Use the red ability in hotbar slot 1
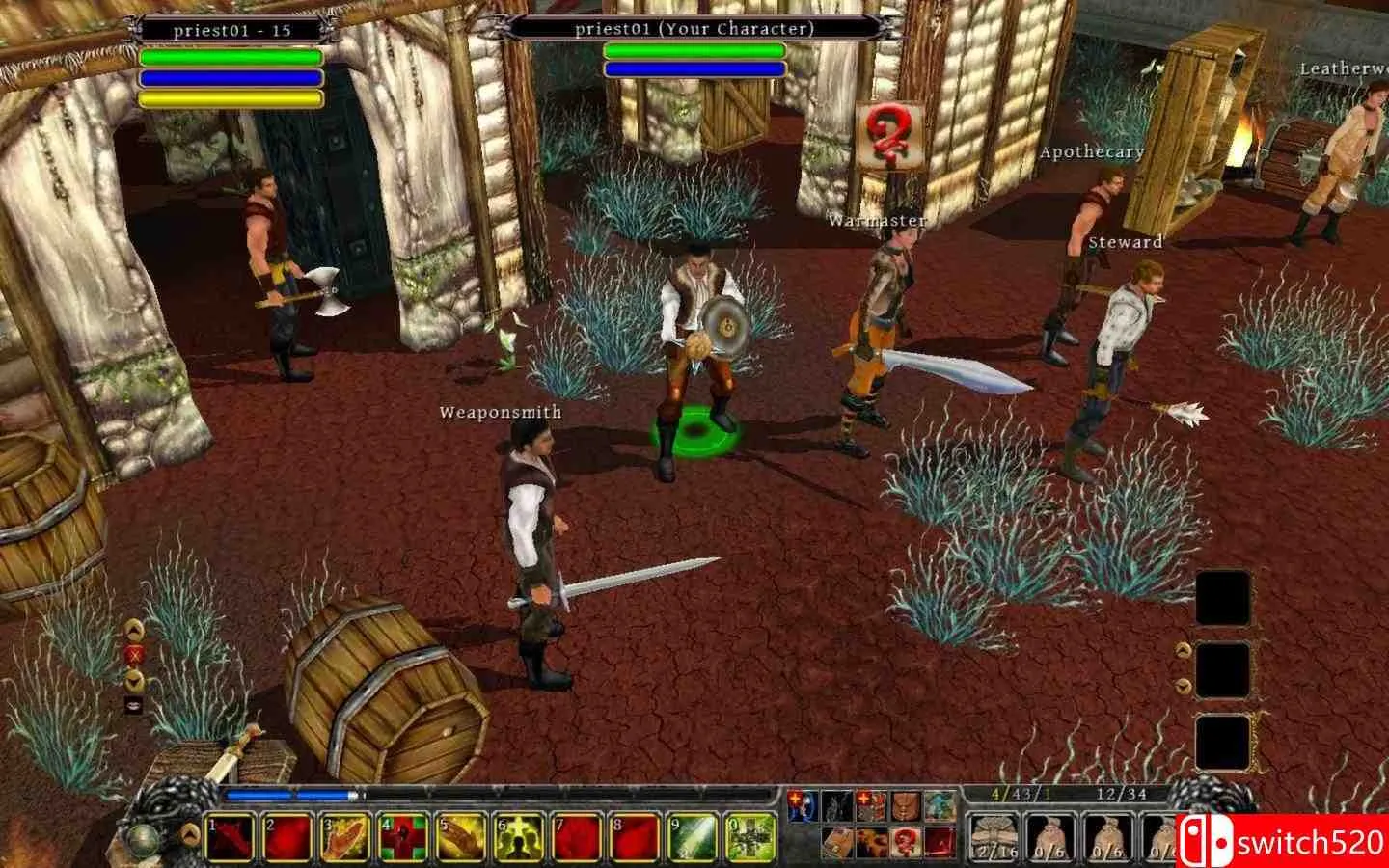Image resolution: width=1389 pixels, height=868 pixels. [231, 837]
